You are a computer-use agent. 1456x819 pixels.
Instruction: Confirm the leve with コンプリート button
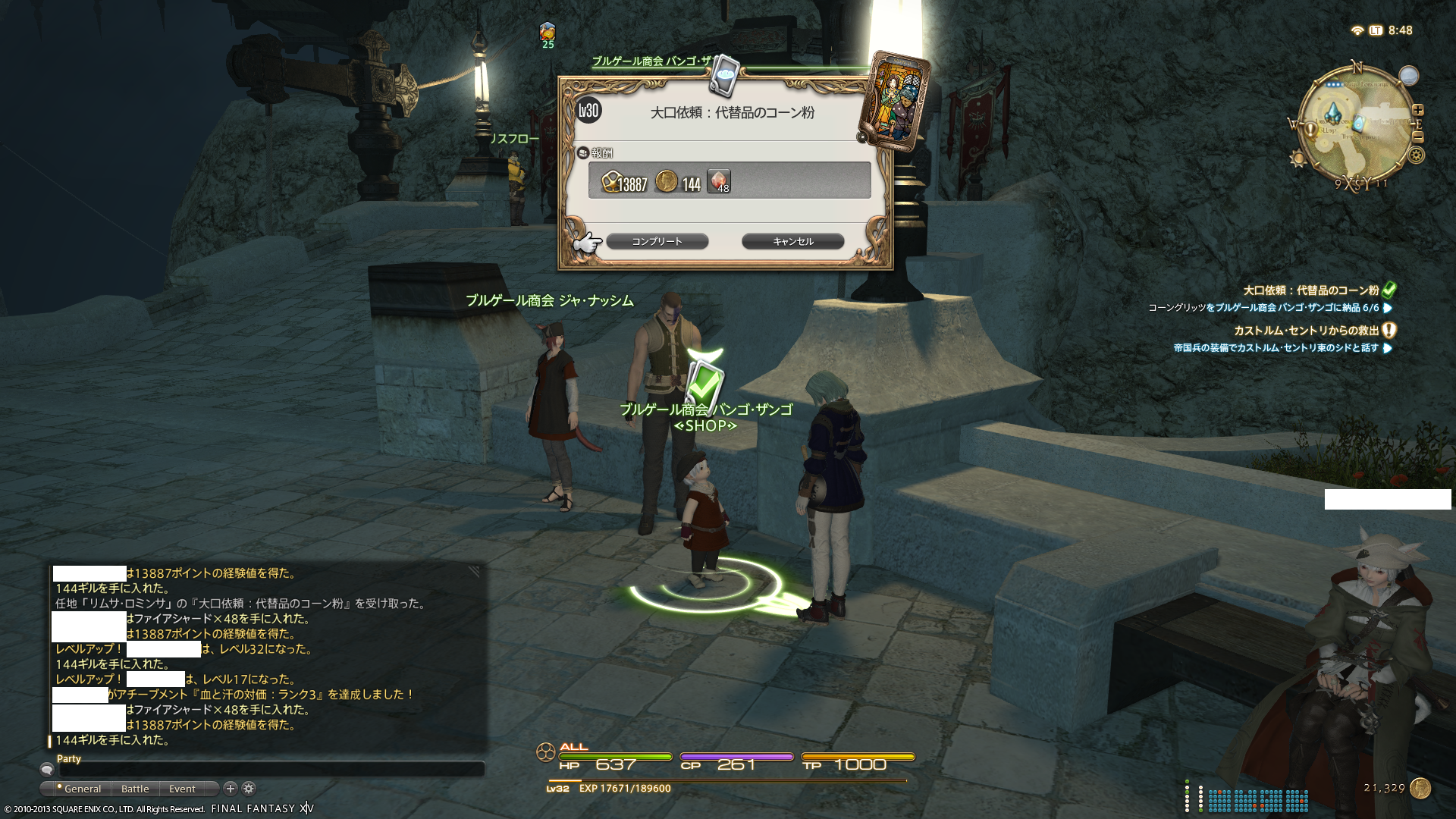[x=657, y=241]
